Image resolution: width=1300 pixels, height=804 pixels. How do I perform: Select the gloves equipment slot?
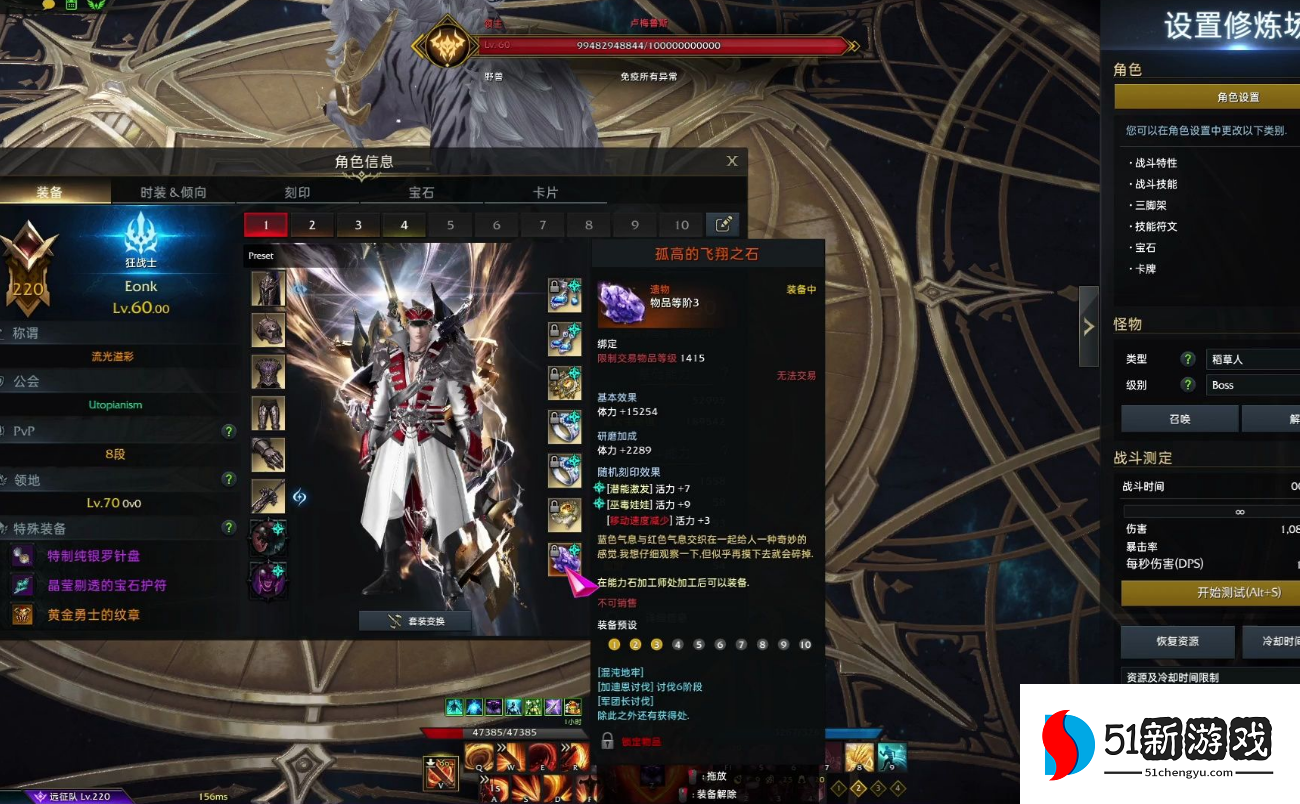268,454
